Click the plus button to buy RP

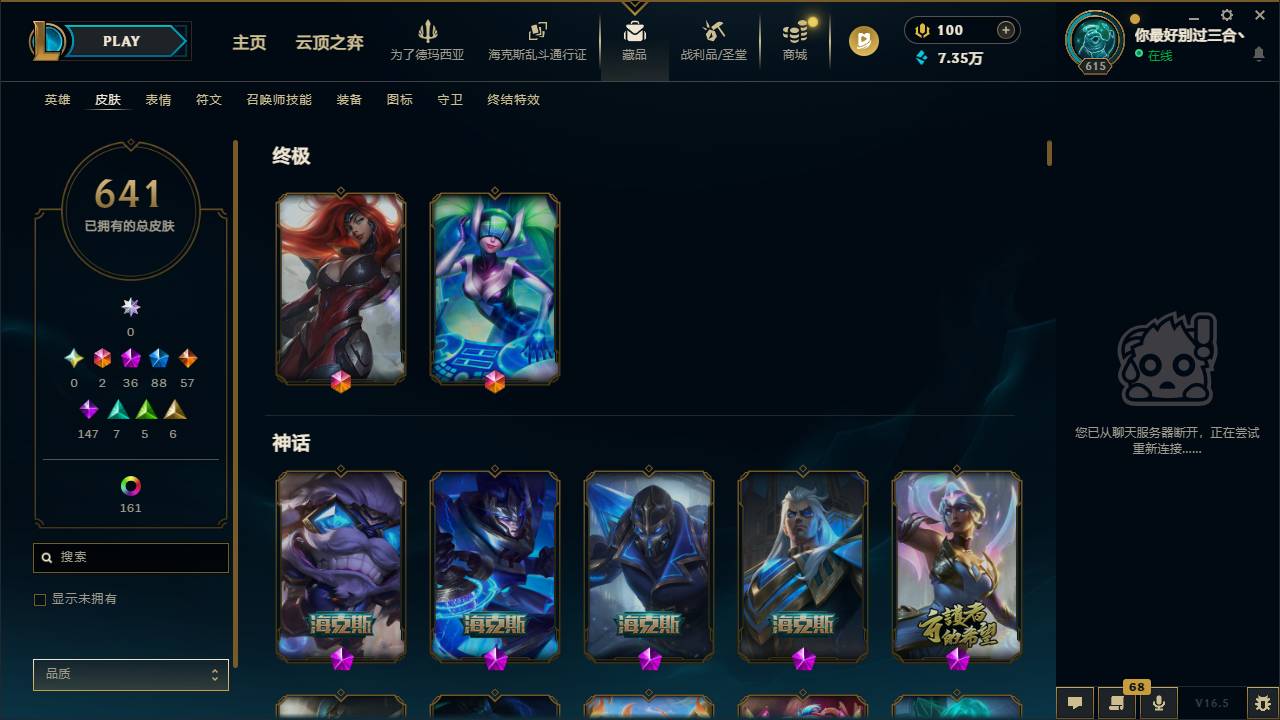[x=1004, y=30]
